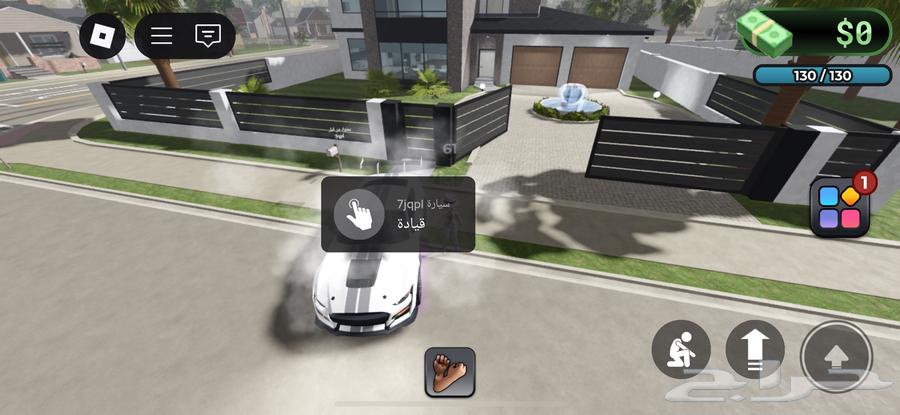The width and height of the screenshot is (900, 415).
Task: Open the hamburger list menu
Action: pos(162,36)
